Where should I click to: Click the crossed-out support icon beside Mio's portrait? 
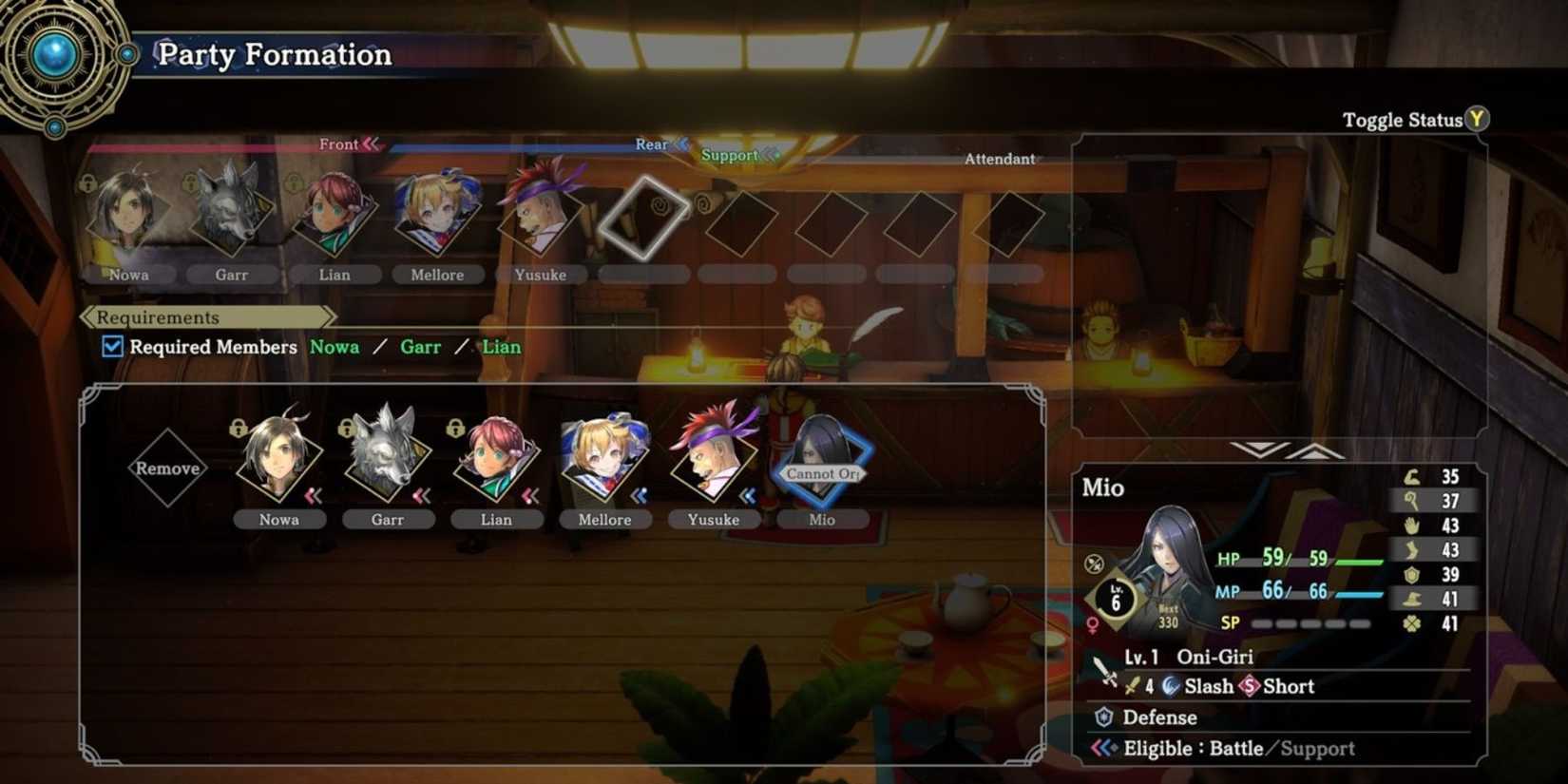pyautogui.click(x=1092, y=563)
